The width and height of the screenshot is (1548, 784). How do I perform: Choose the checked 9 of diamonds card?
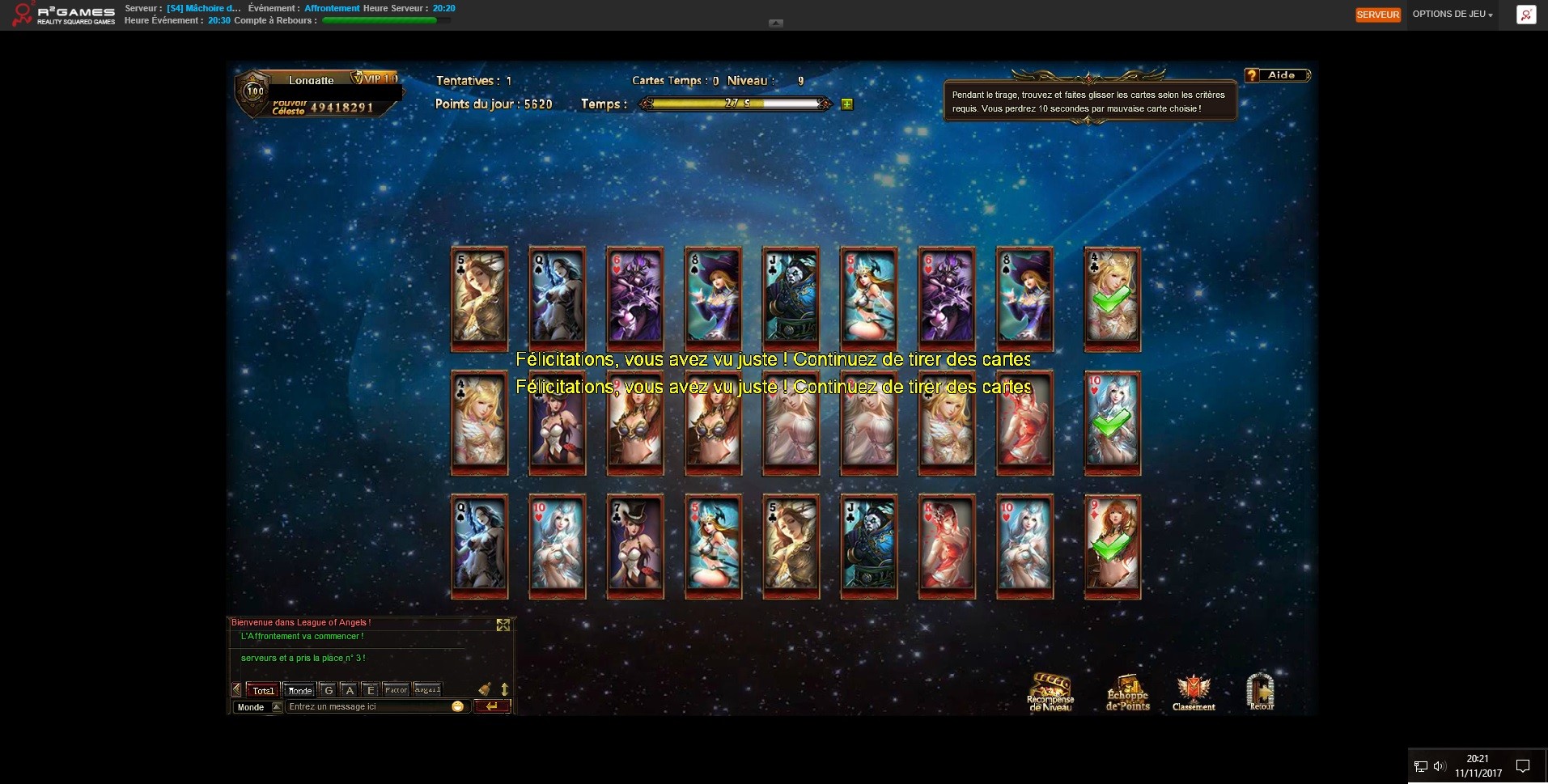(x=1112, y=545)
